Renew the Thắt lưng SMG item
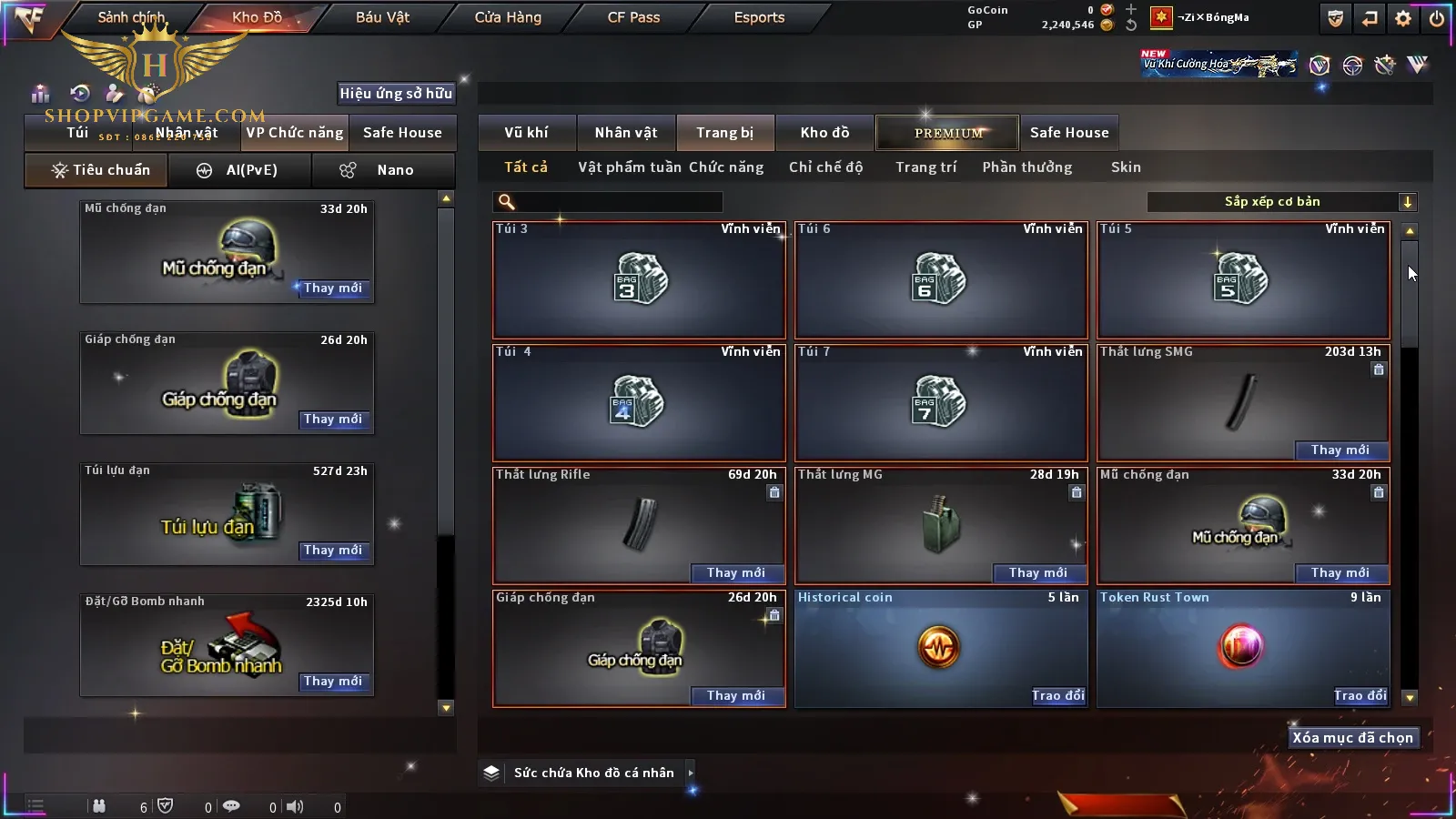Screen dimensions: 1456x819 click(1340, 450)
